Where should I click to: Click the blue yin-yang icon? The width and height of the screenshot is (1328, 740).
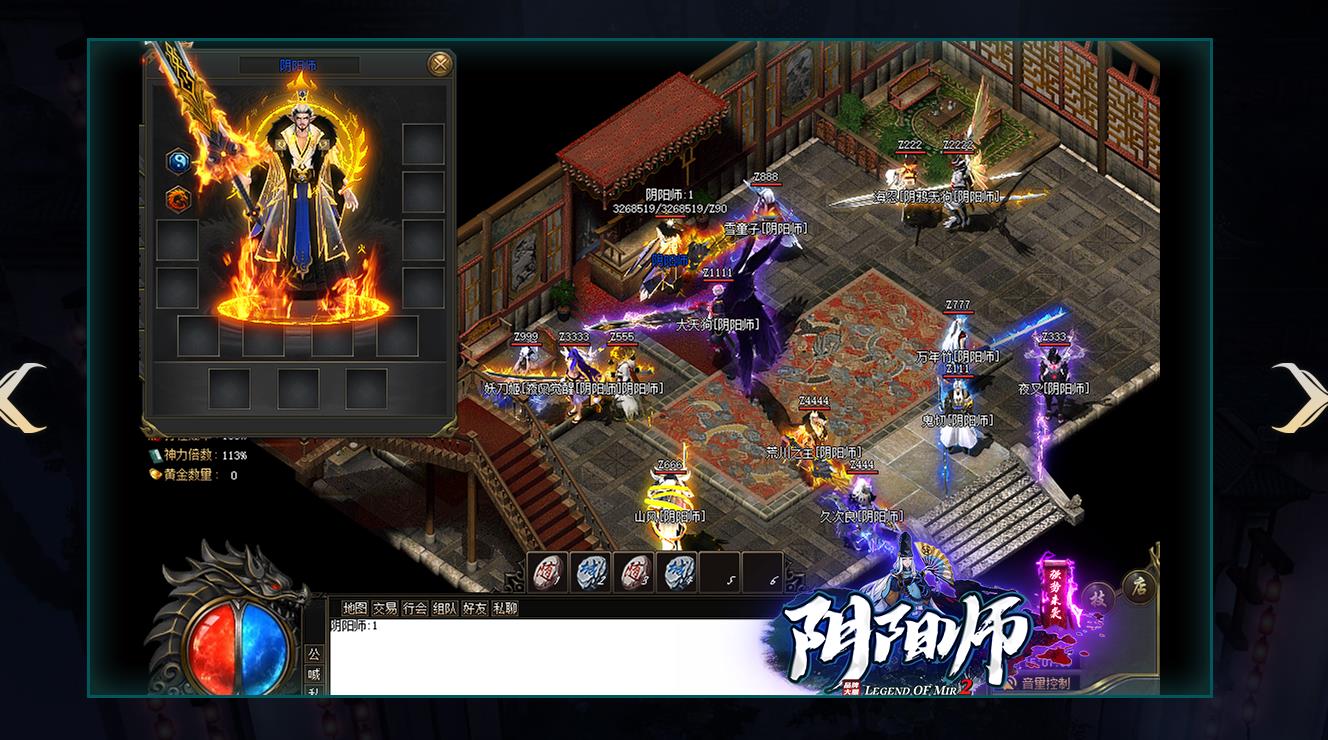[178, 161]
